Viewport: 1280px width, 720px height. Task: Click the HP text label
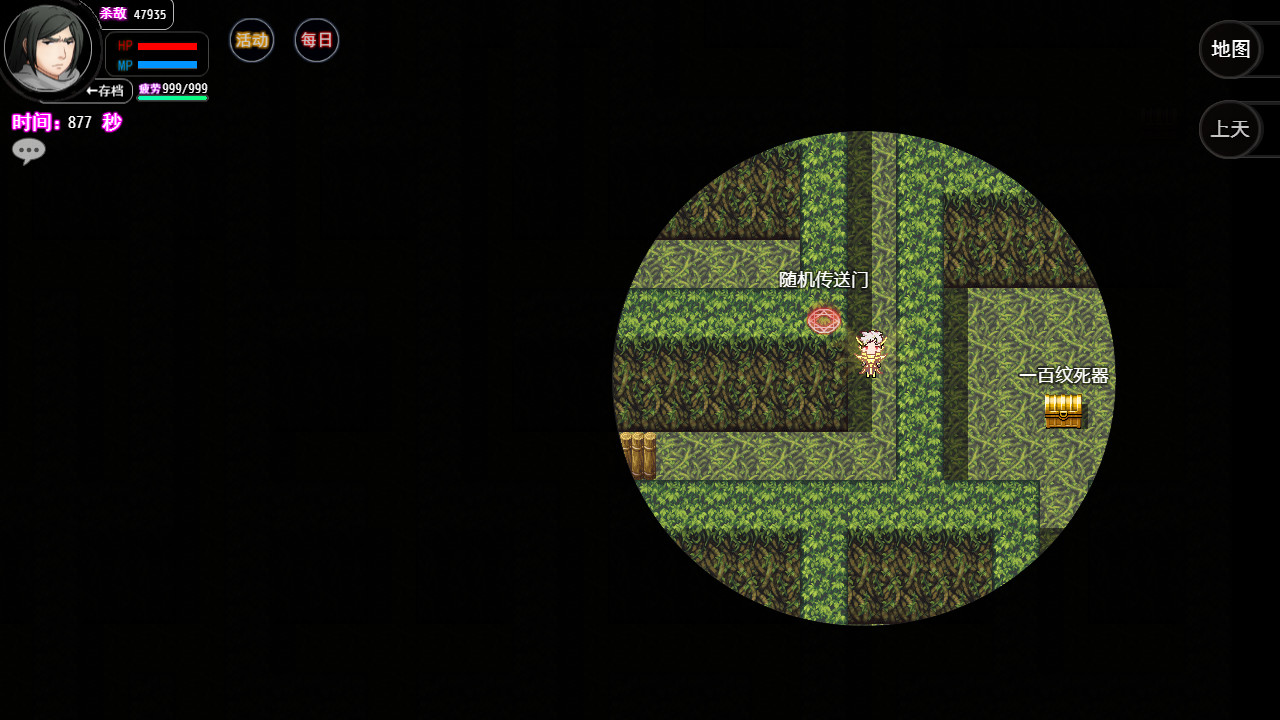point(124,44)
